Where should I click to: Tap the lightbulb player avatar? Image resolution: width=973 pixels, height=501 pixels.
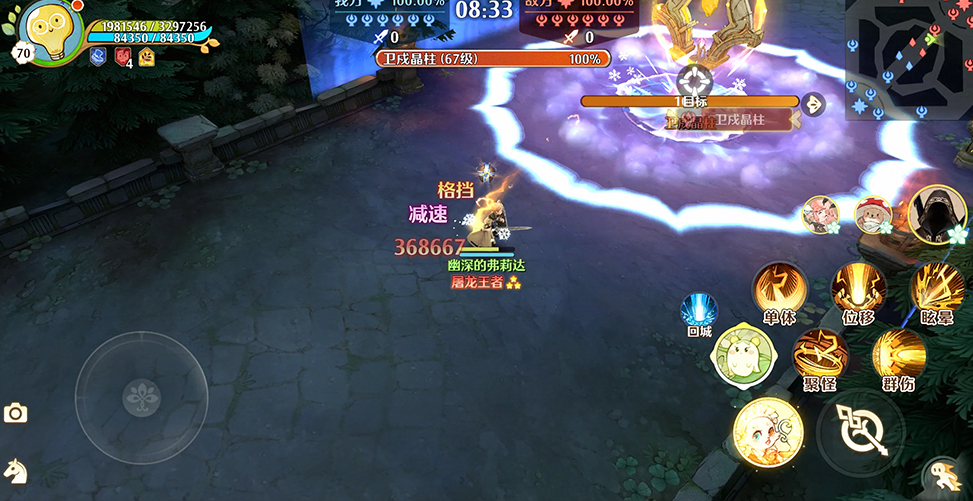[51, 33]
